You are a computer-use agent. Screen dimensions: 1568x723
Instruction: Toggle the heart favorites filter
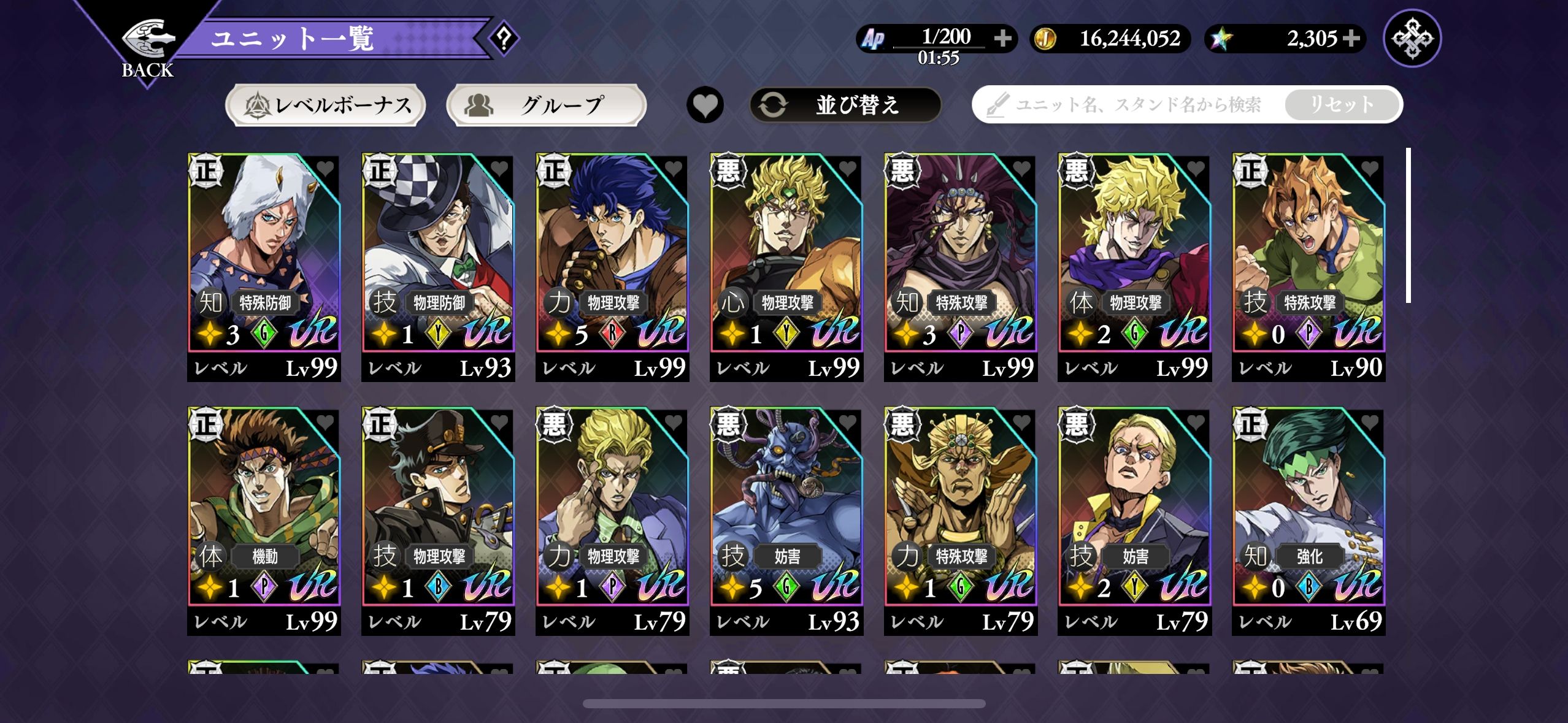705,105
